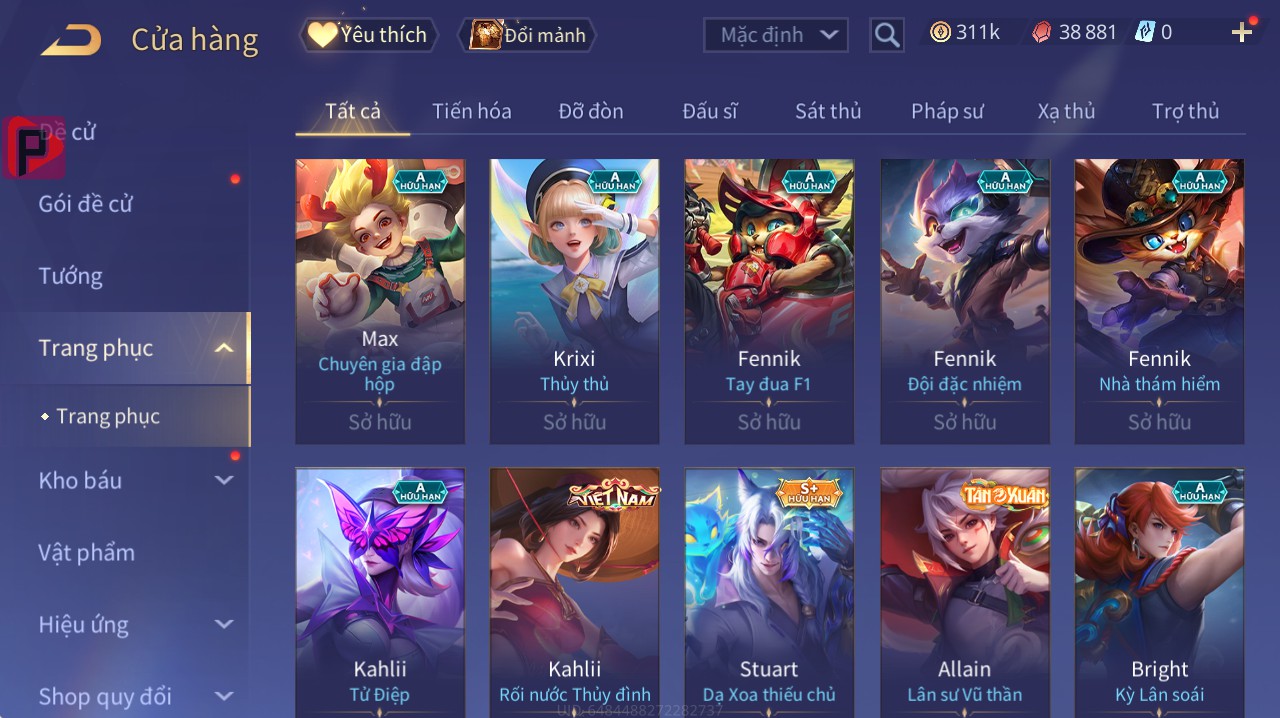Open the Đổi mảnh fragment exchange
The width and height of the screenshot is (1280, 718).
(x=527, y=36)
